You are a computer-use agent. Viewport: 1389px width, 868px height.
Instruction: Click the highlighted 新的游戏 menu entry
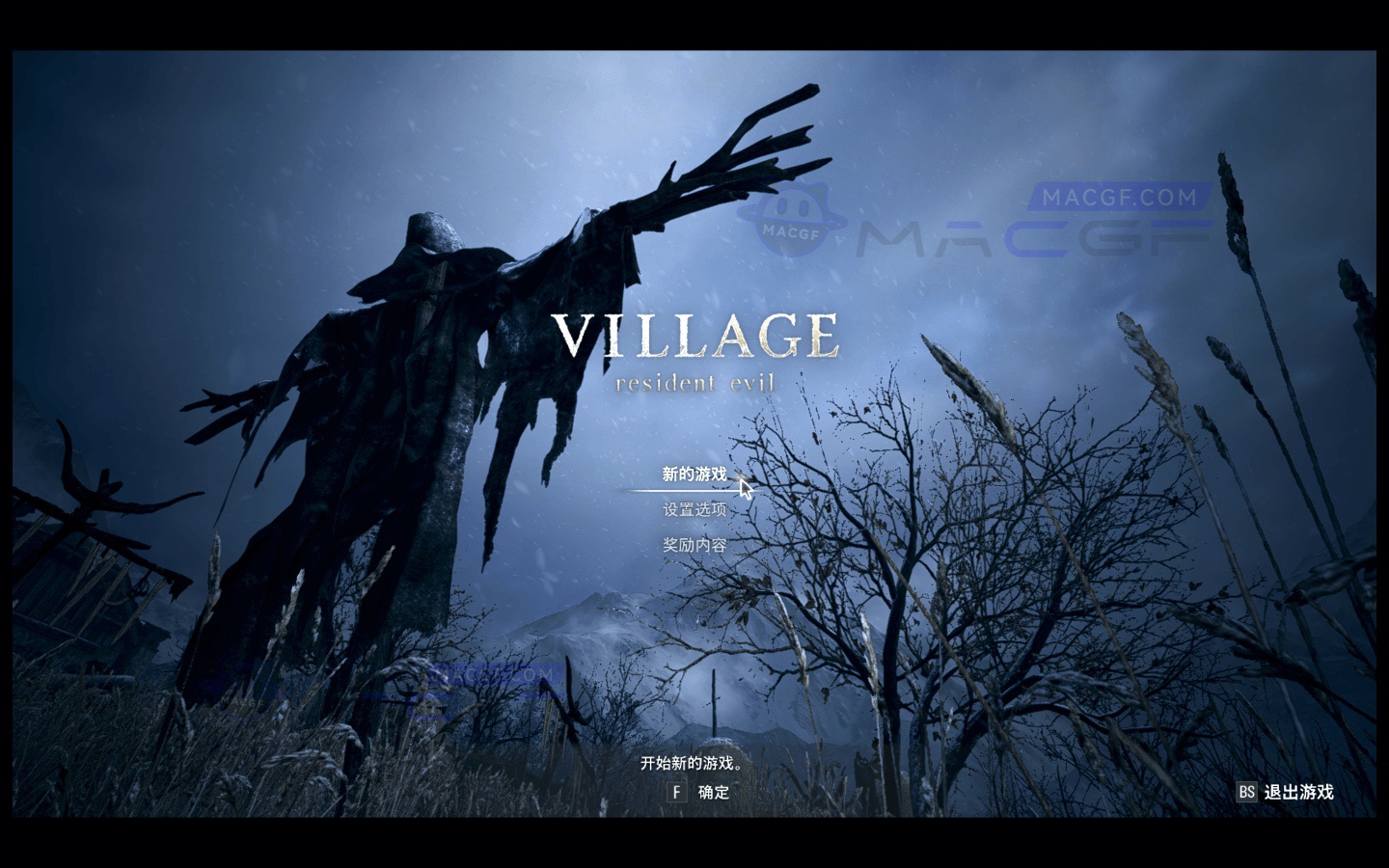(693, 475)
